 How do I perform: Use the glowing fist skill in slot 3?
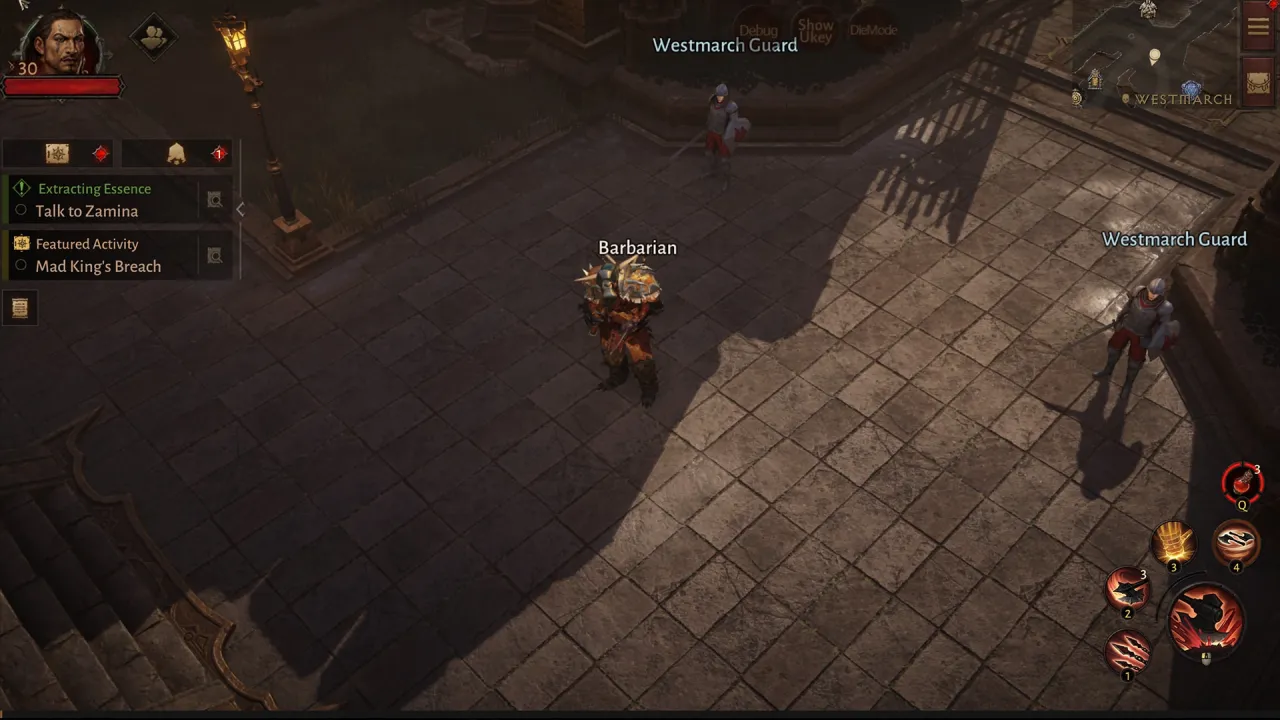[x=1174, y=541]
